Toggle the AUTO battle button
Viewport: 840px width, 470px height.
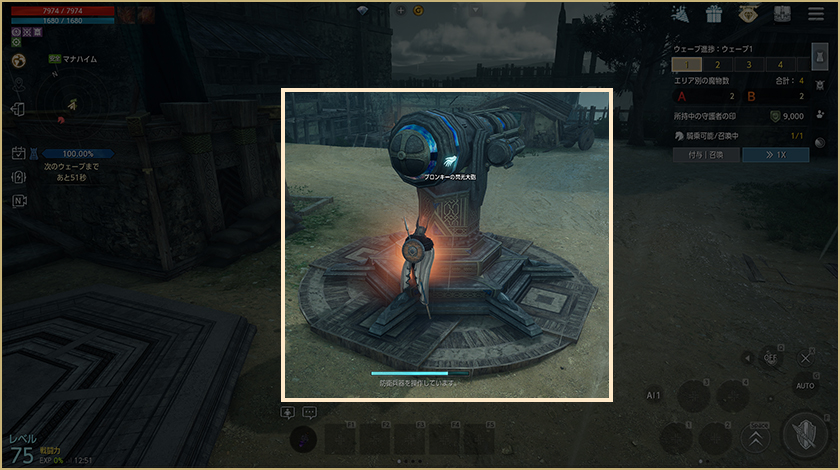pos(805,385)
